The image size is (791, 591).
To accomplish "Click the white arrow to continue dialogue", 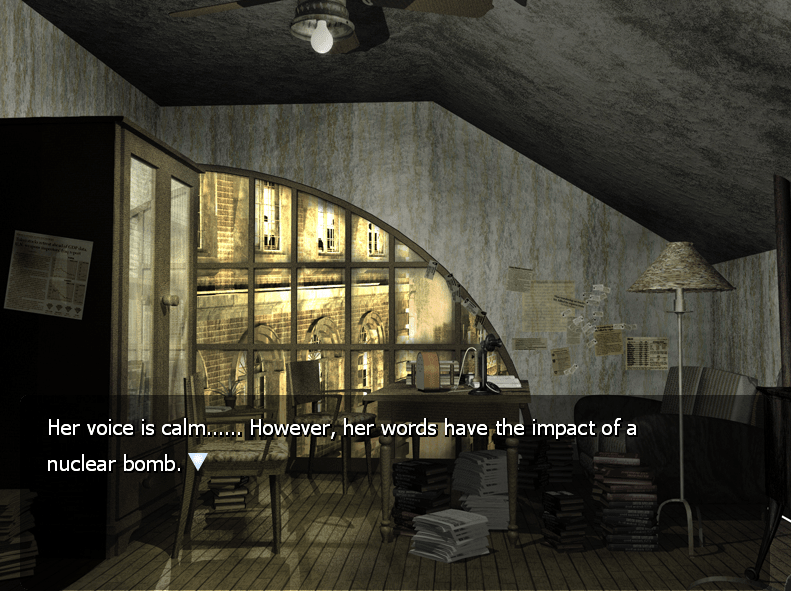I will point(198,461).
